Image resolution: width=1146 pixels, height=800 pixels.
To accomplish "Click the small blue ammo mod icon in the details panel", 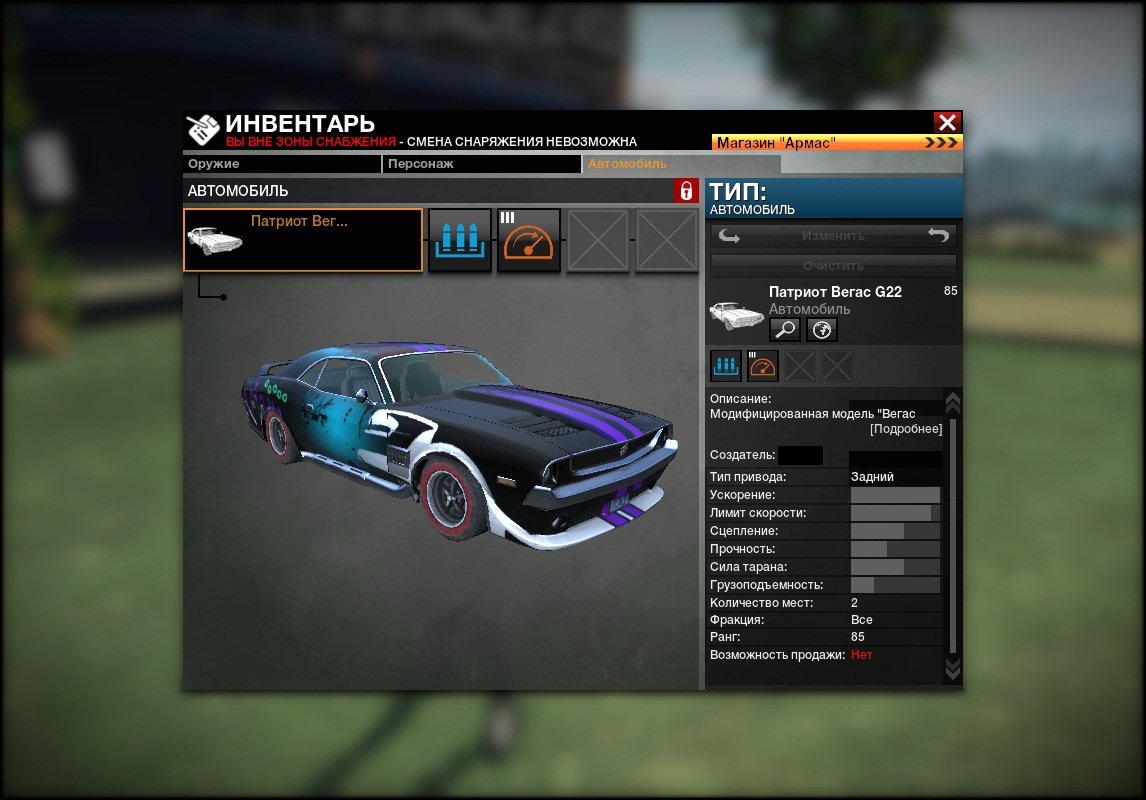I will [x=725, y=366].
